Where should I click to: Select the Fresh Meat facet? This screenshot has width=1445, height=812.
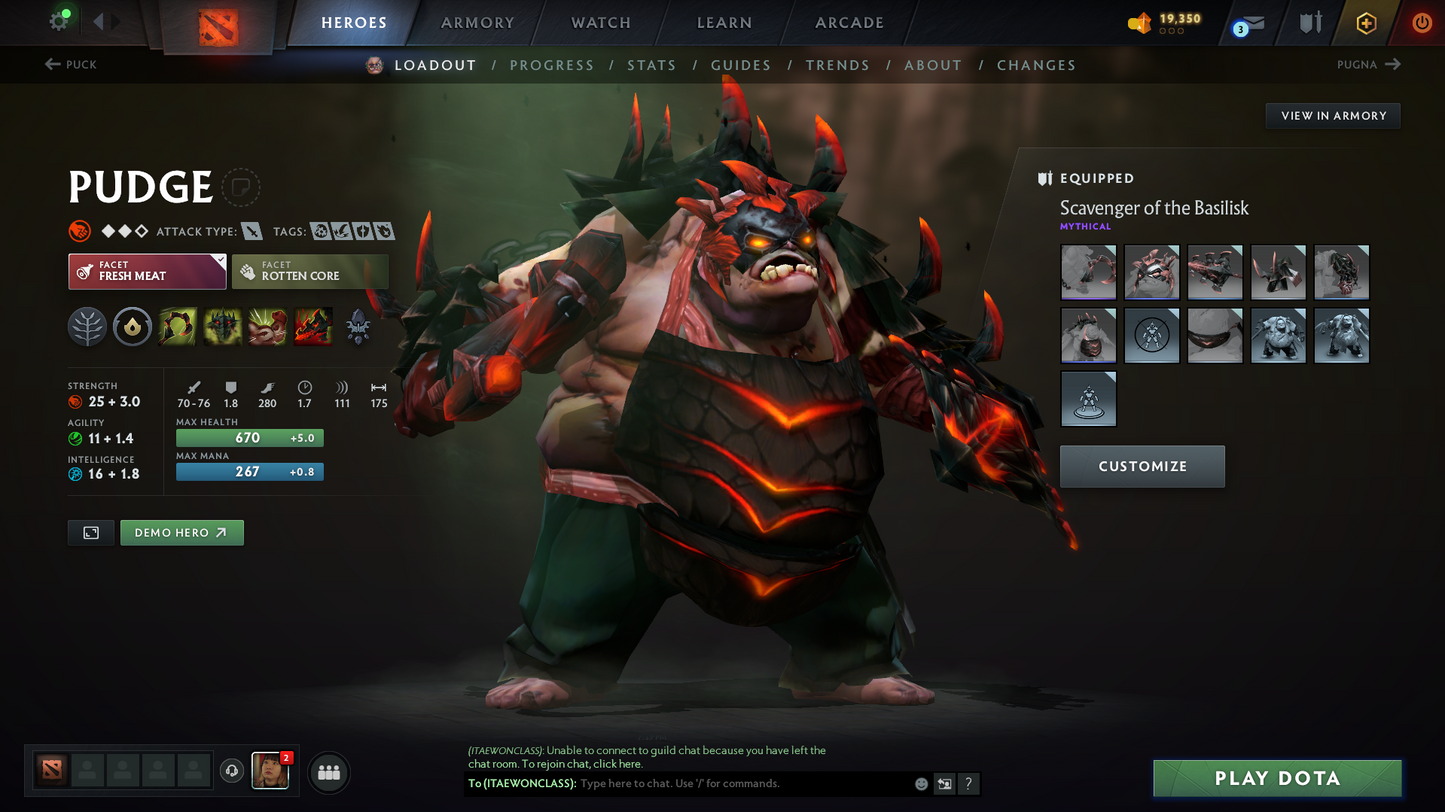tap(147, 271)
